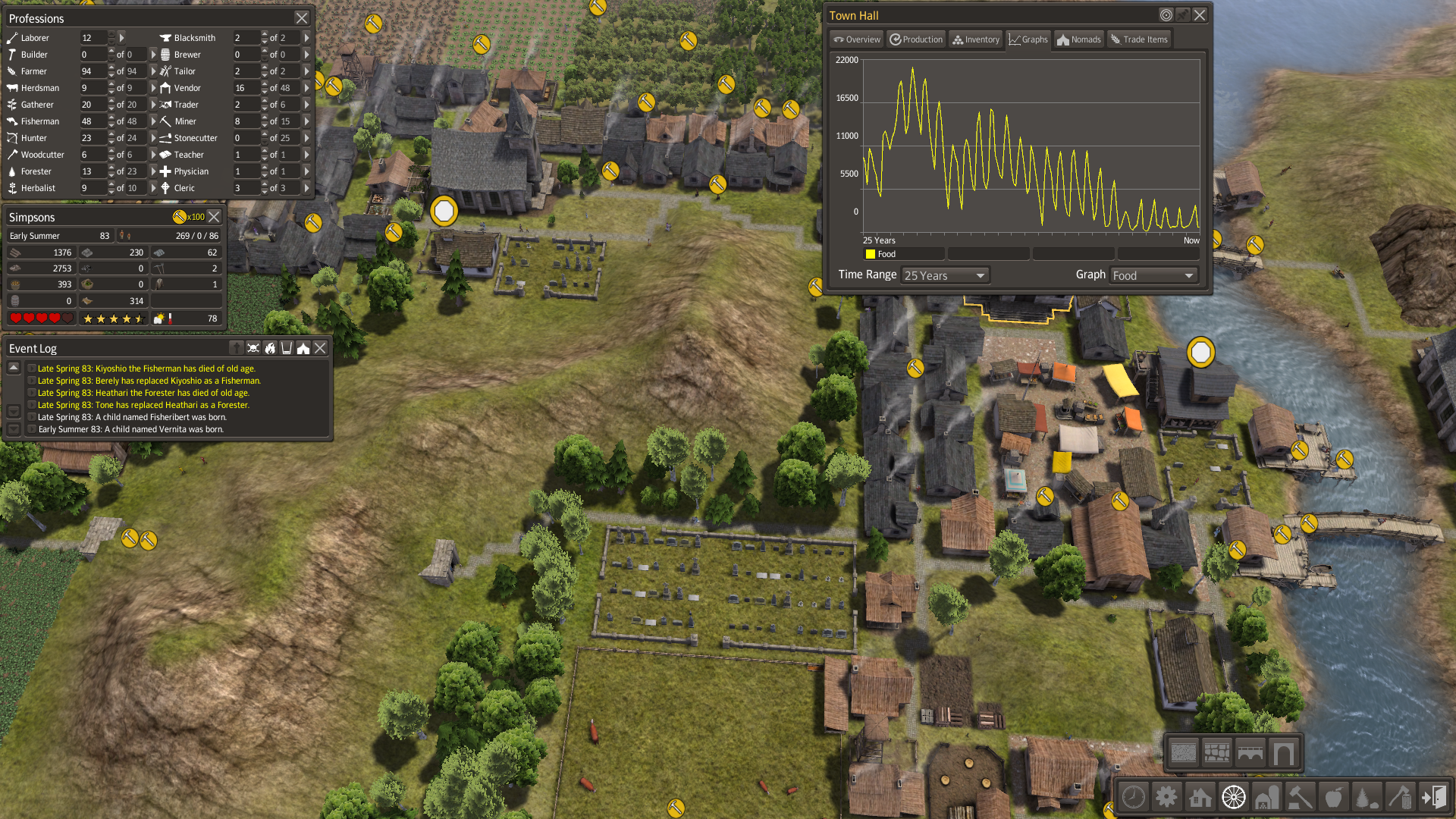The height and width of the screenshot is (819, 1456).
Task: Pin the Town Hall window
Action: [1183, 15]
